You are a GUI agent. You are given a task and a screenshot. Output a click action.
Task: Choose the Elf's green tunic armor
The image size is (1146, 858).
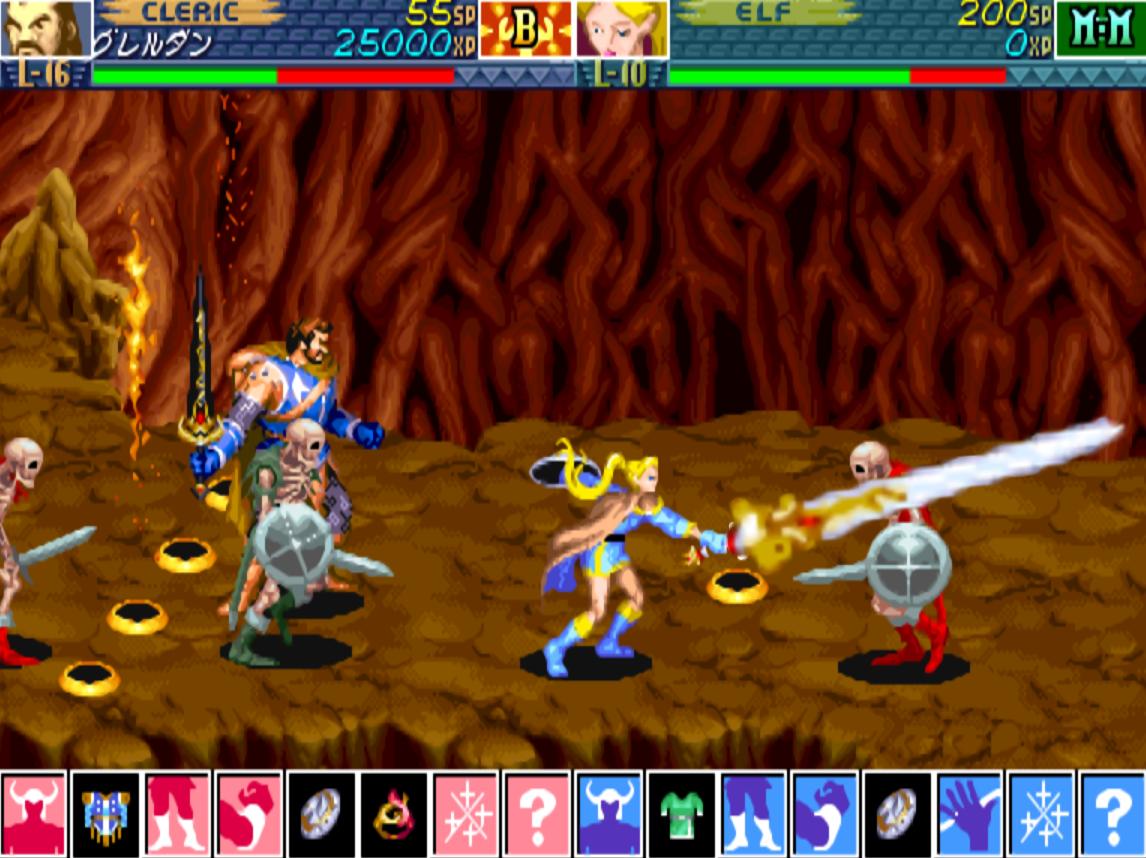681,814
